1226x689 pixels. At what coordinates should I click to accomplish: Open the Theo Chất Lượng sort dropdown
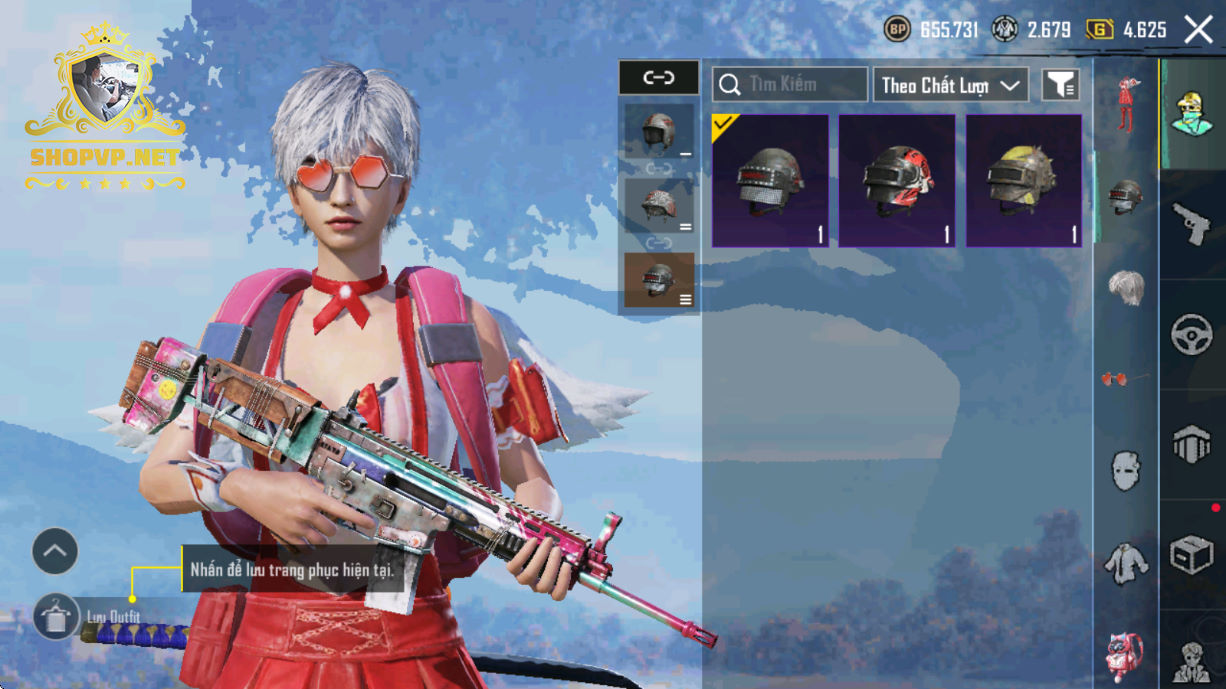click(x=950, y=85)
